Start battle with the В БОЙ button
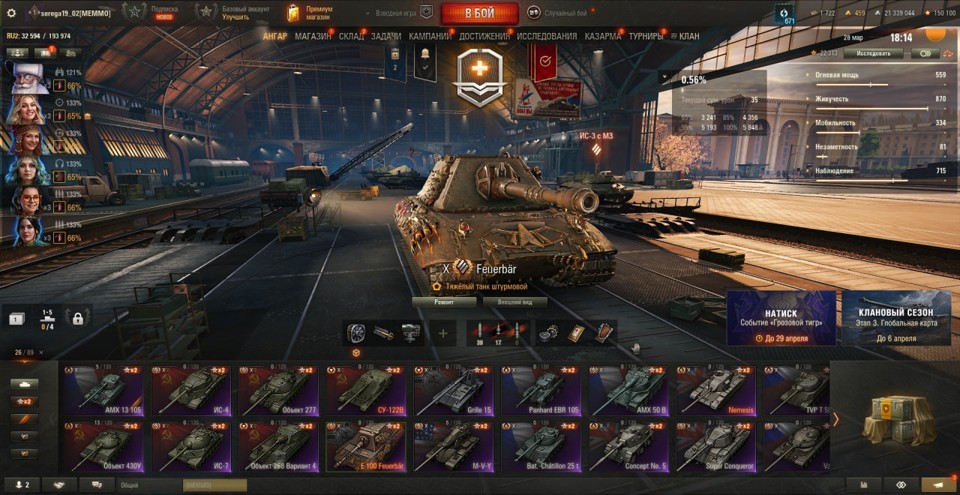Screen dimensions: 960x495 (x=479, y=13)
